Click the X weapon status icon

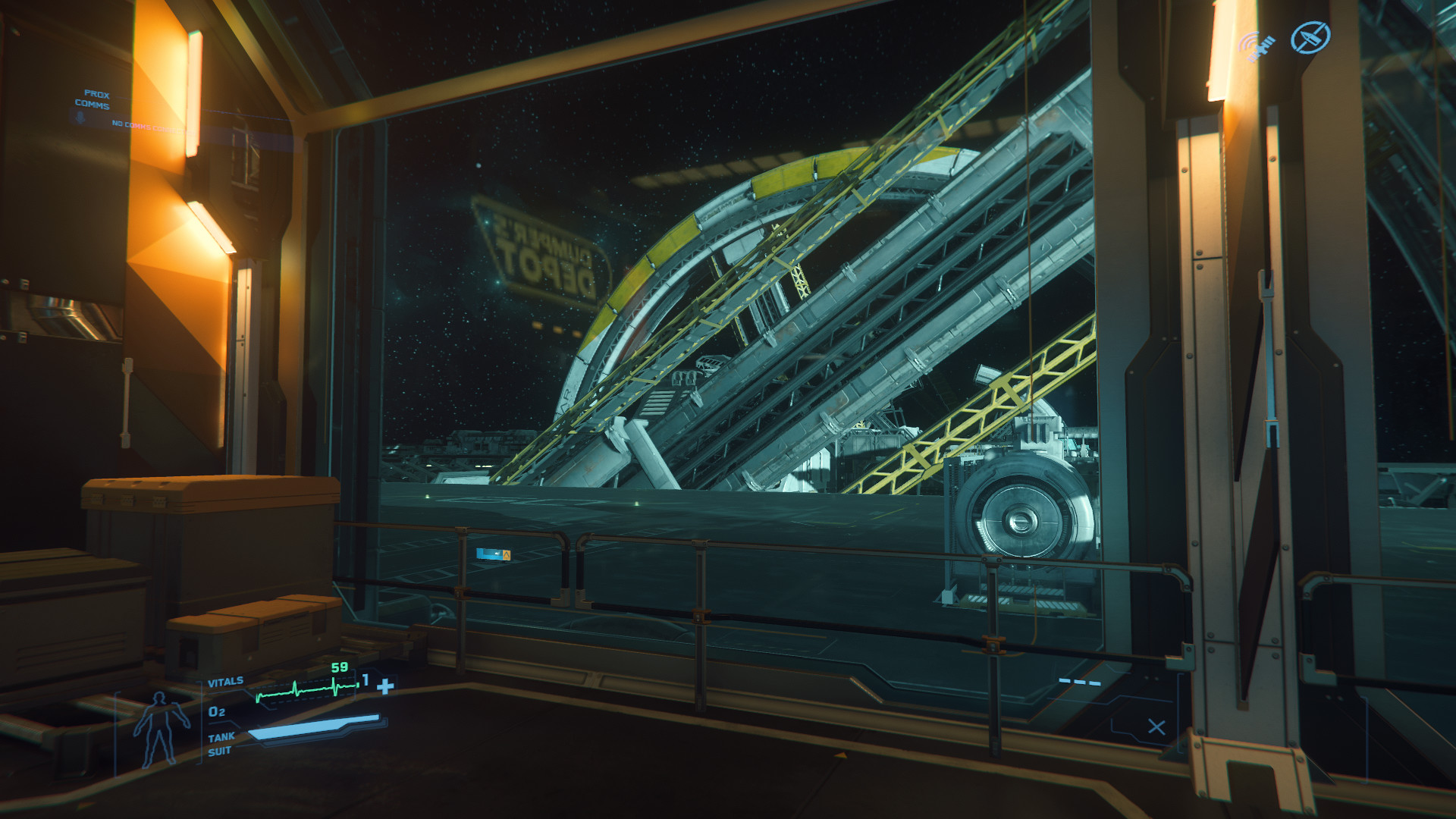click(x=1156, y=727)
